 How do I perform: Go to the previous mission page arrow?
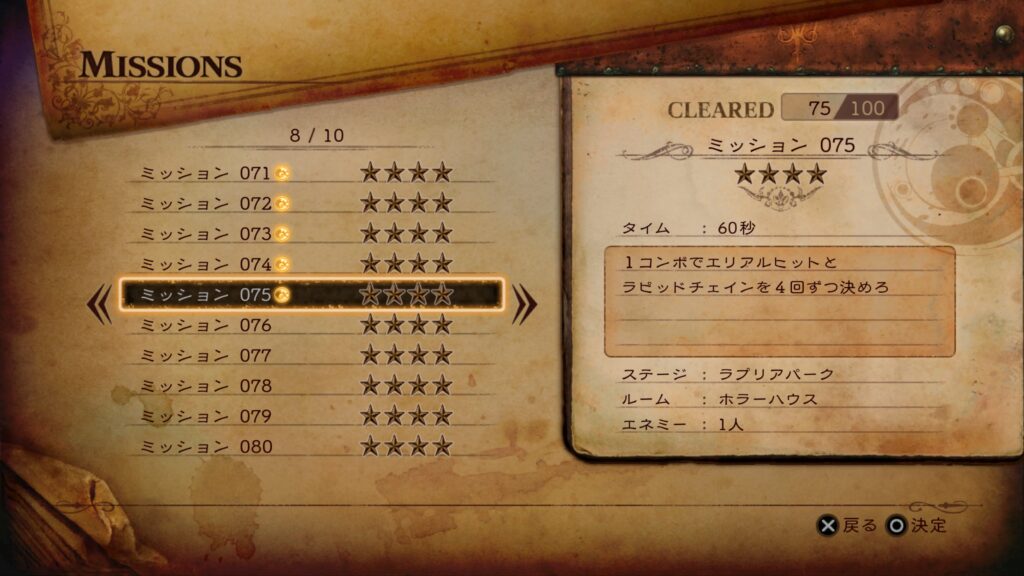(x=101, y=306)
